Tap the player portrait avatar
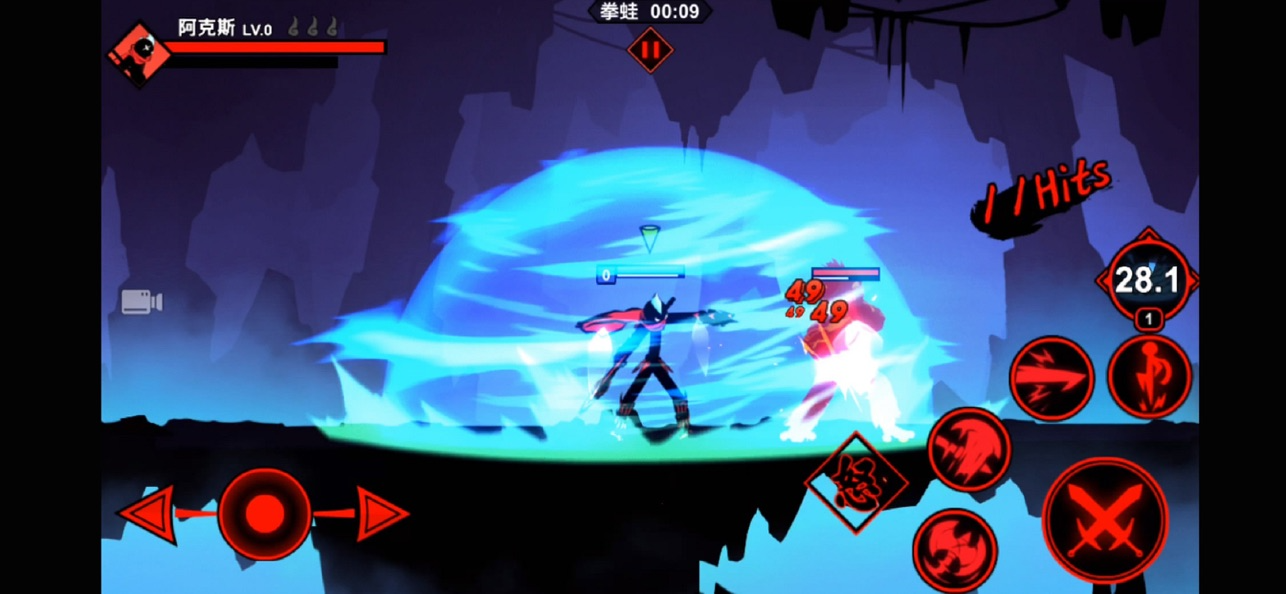The height and width of the screenshot is (594, 1286). (x=137, y=53)
